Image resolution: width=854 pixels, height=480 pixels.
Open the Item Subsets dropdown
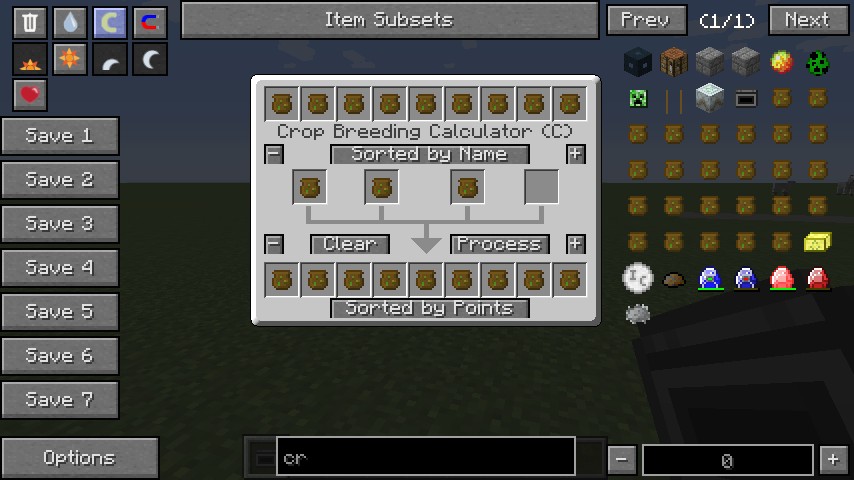(x=388, y=20)
